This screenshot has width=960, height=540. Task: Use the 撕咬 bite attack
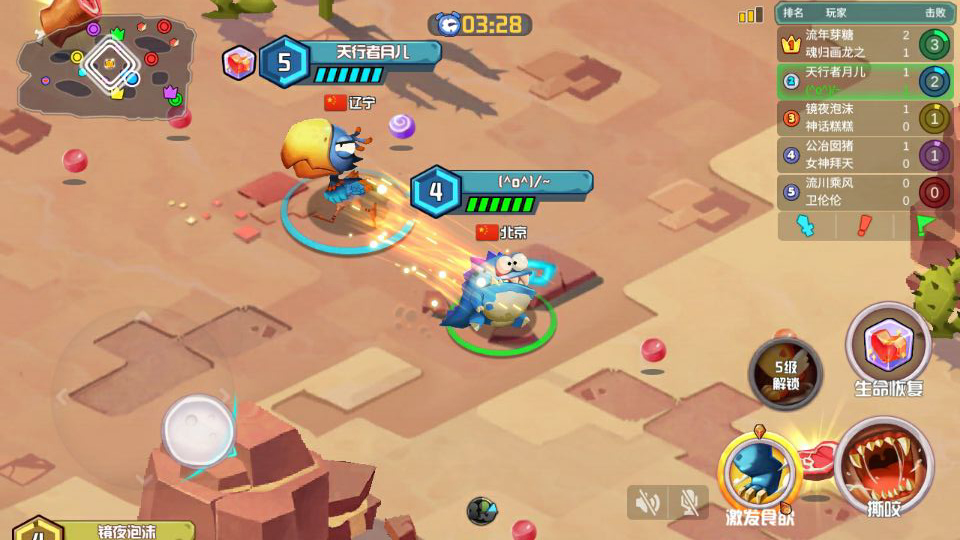click(x=883, y=466)
